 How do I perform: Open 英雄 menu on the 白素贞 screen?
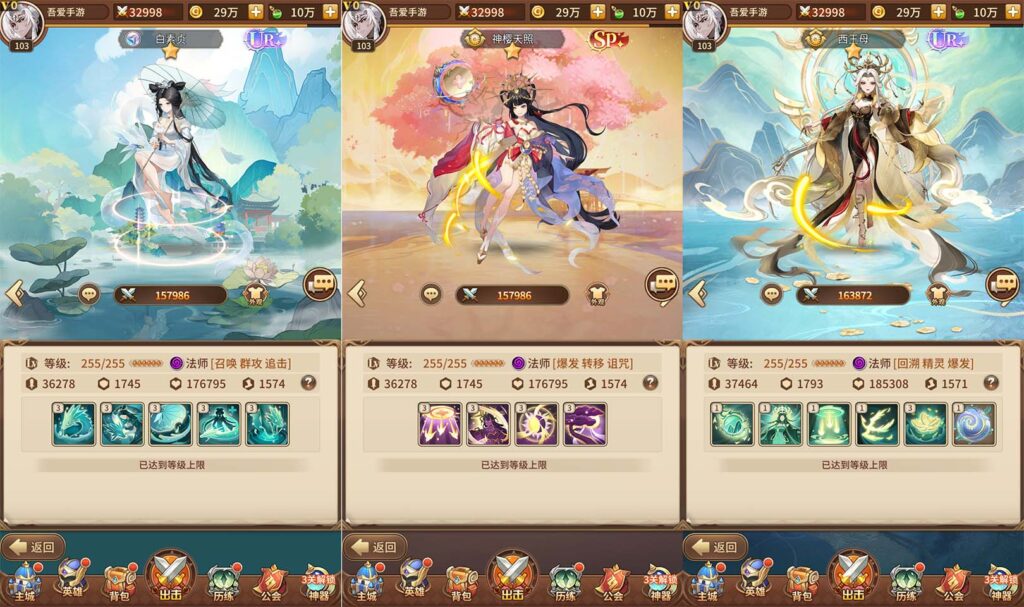72,582
